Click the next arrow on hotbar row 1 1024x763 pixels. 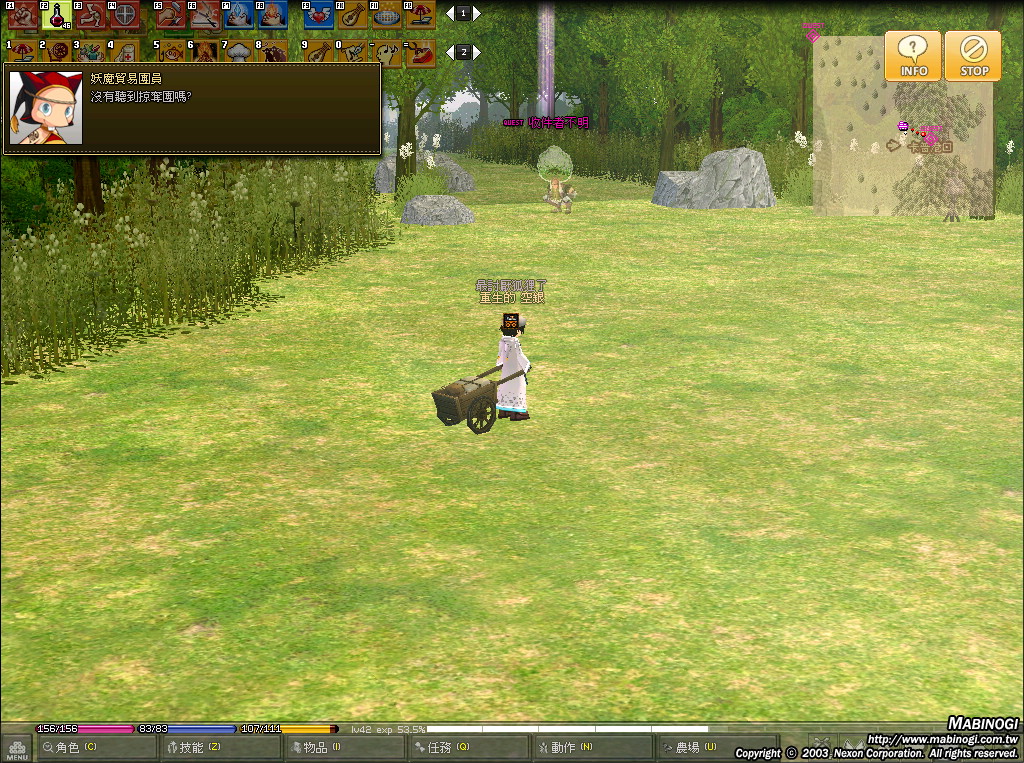coord(477,14)
